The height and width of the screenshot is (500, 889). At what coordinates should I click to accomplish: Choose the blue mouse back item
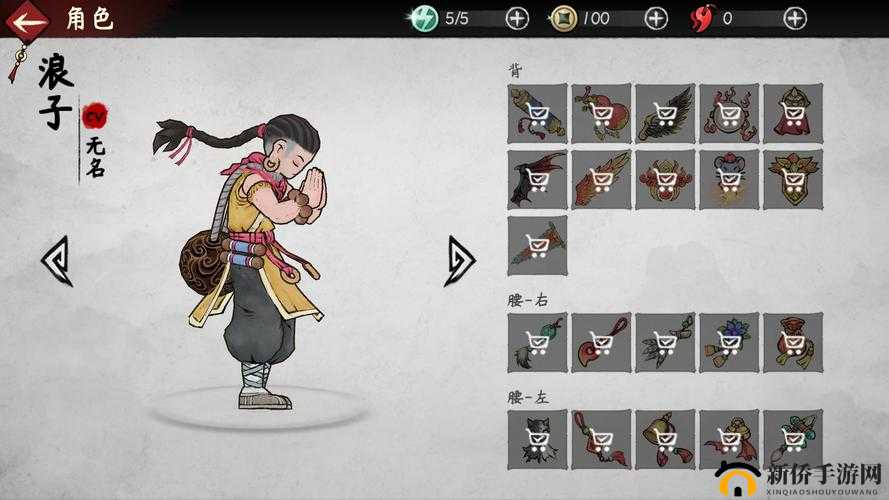(x=729, y=179)
